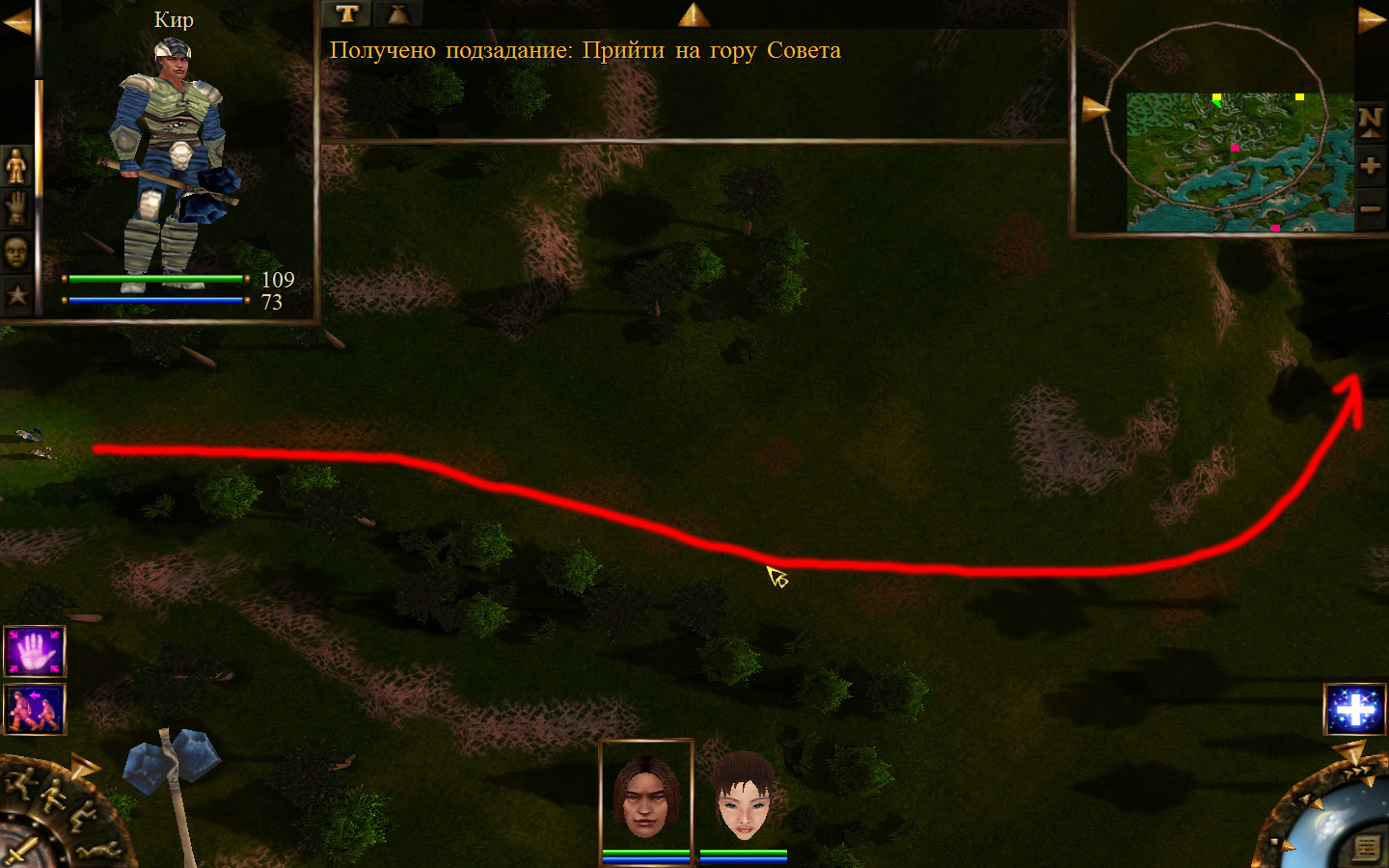Select the brown-haired male party member portrait
The height and width of the screenshot is (868, 1389).
point(645,797)
